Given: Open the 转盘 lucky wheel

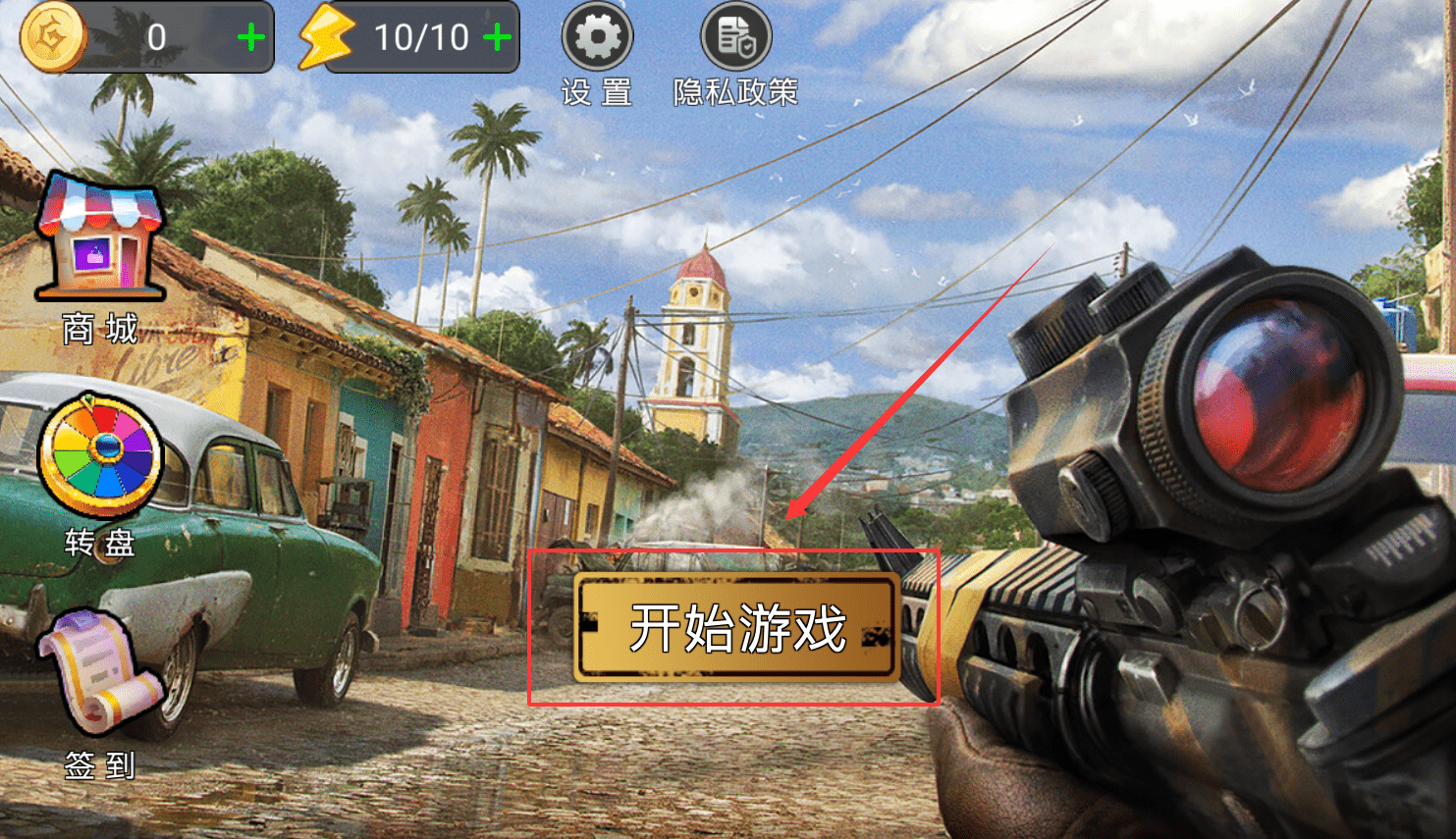Looking at the screenshot, I should click(x=99, y=456).
